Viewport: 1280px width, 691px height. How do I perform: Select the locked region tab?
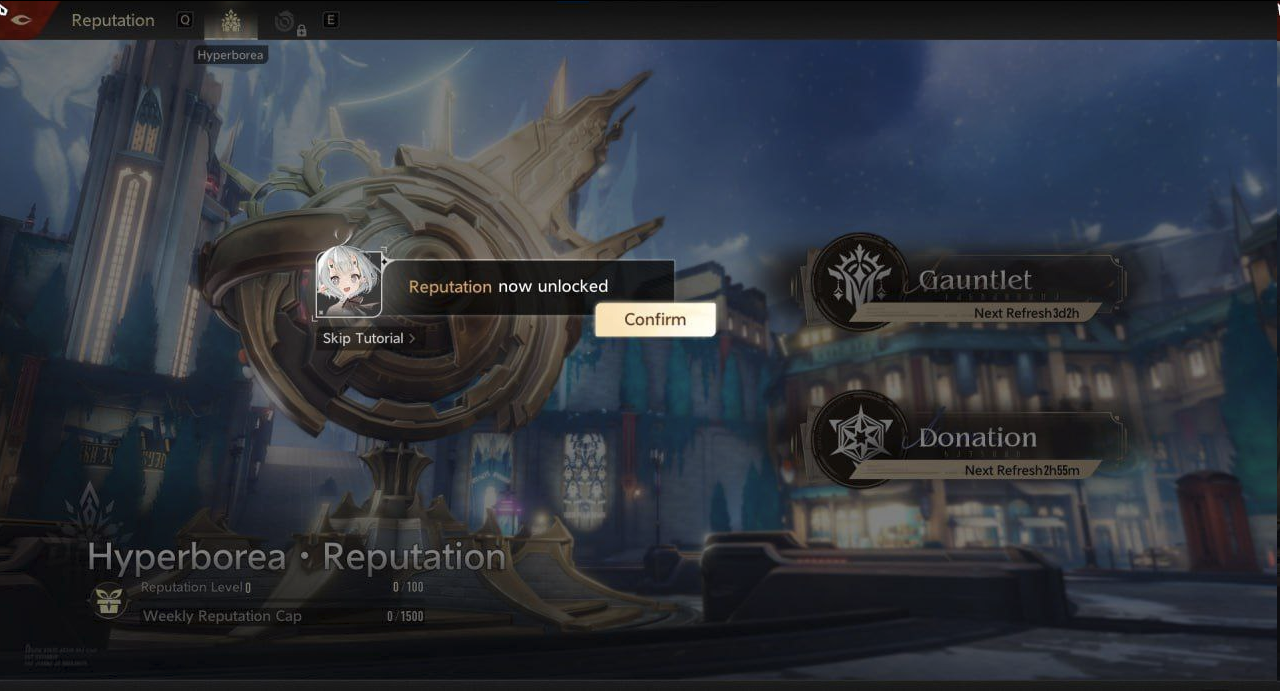pyautogui.click(x=289, y=21)
